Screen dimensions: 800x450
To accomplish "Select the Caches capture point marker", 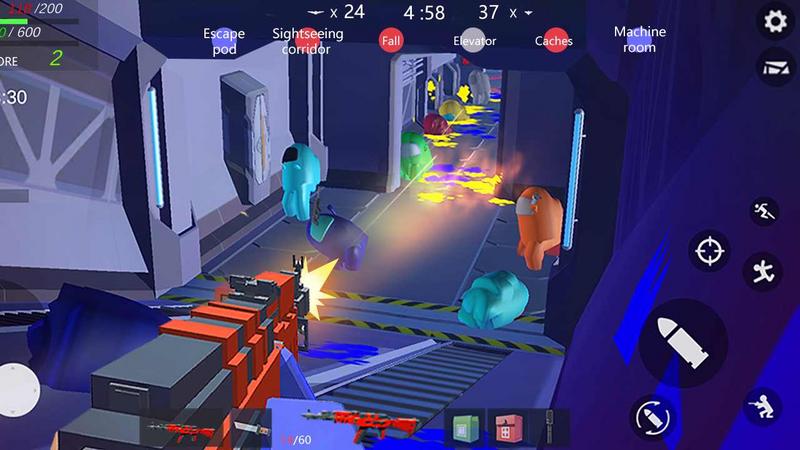I will click(553, 41).
